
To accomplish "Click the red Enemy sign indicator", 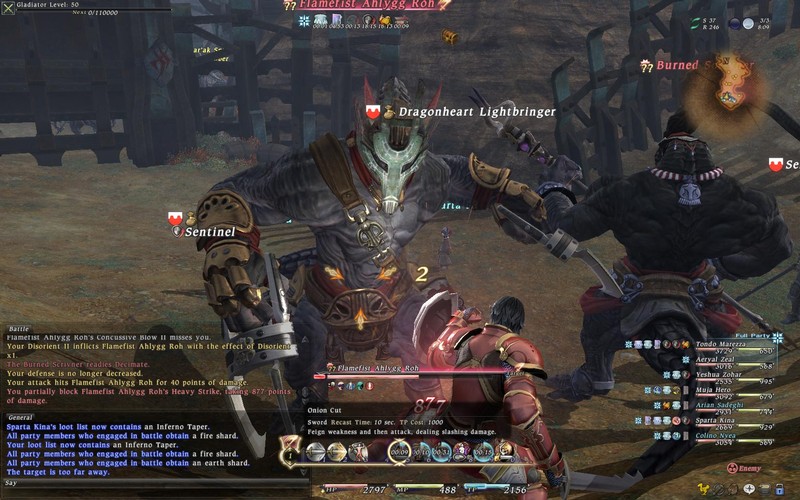I will pos(732,467).
